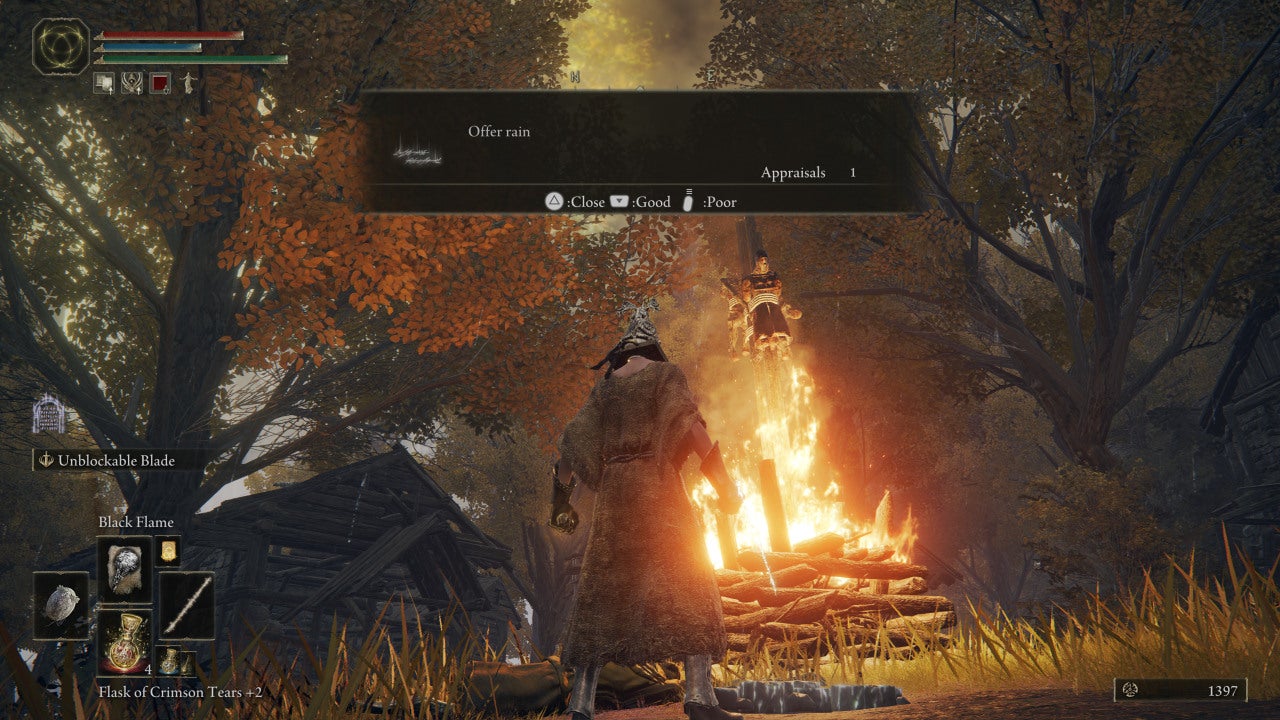Toggle the Good appraisal down-arrow control

[x=621, y=202]
